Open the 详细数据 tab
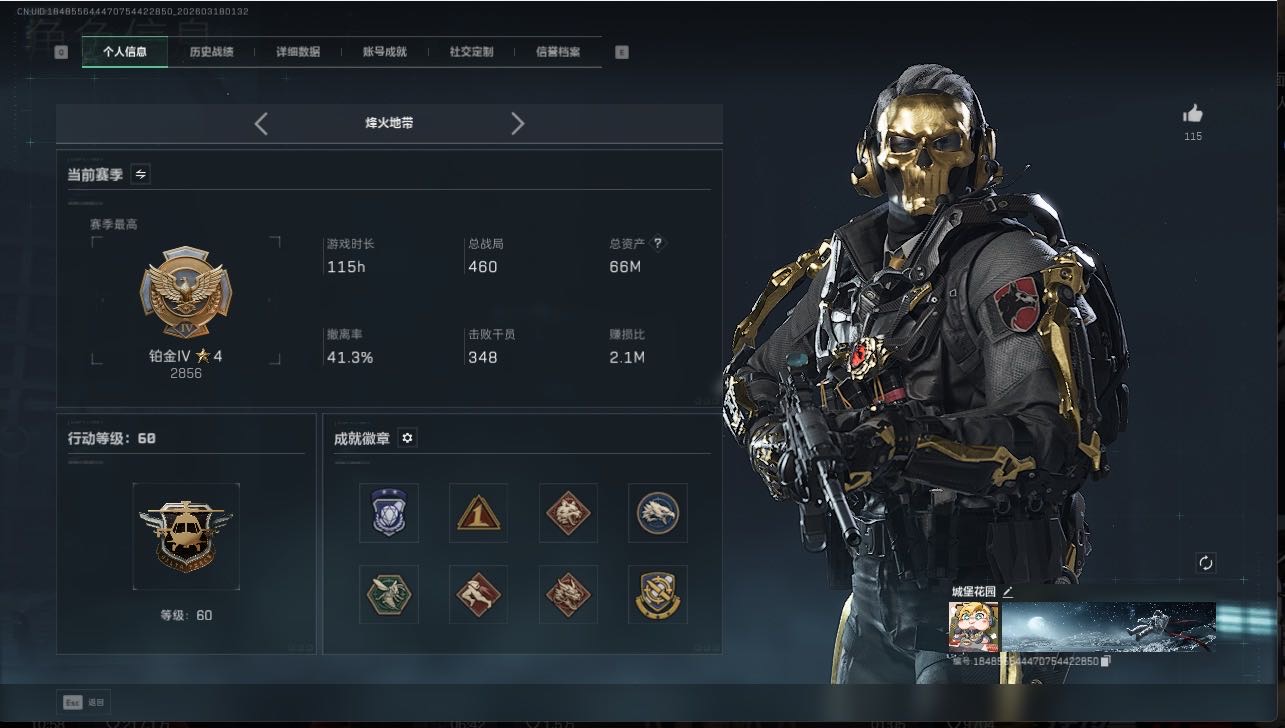 point(298,52)
